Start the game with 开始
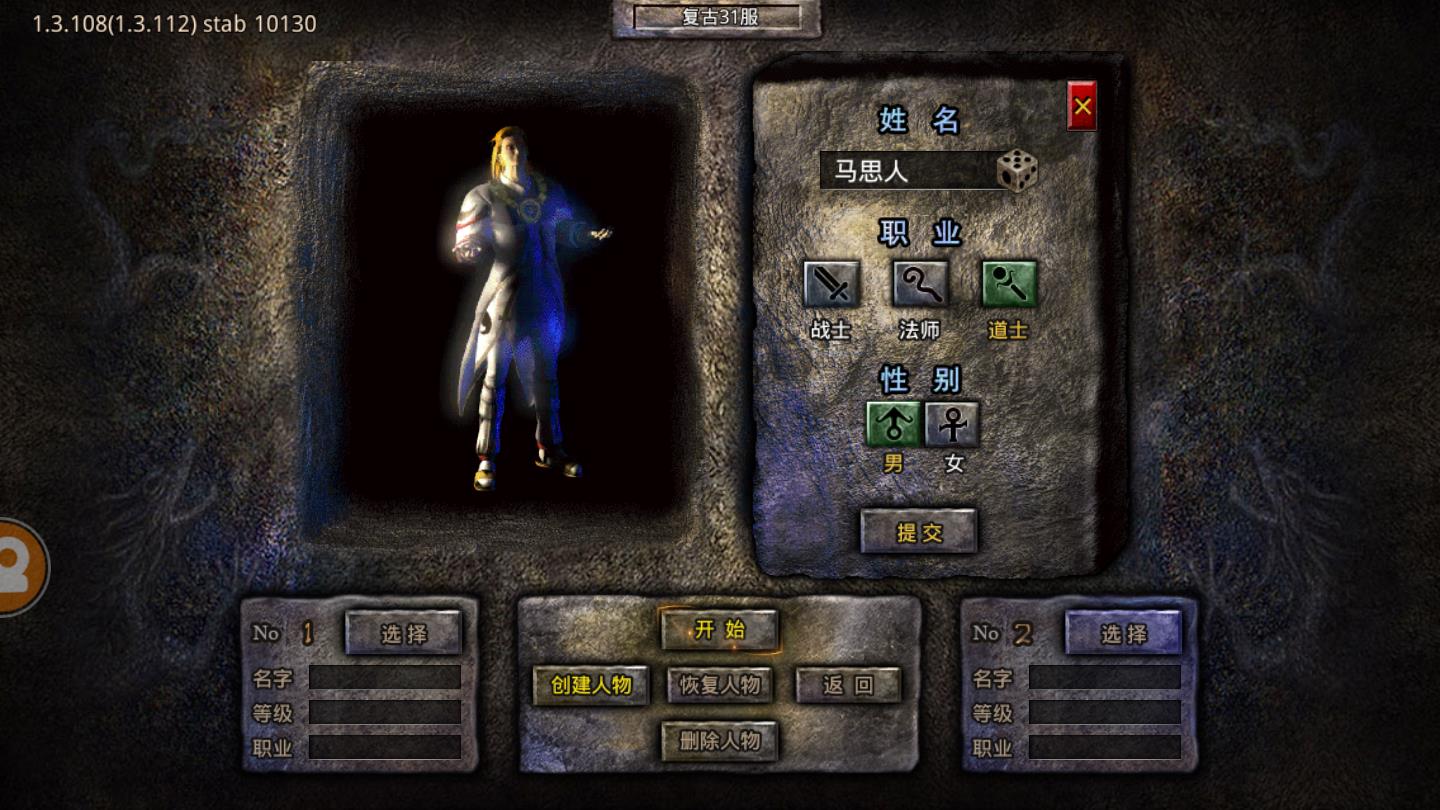The height and width of the screenshot is (810, 1440). (720, 630)
